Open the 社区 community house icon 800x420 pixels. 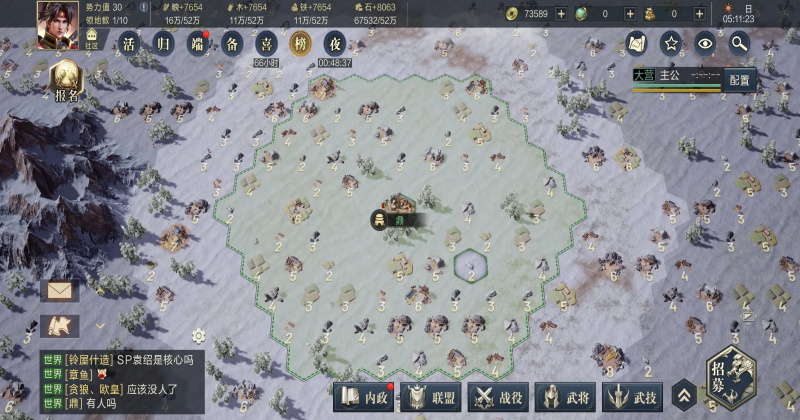click(x=92, y=40)
